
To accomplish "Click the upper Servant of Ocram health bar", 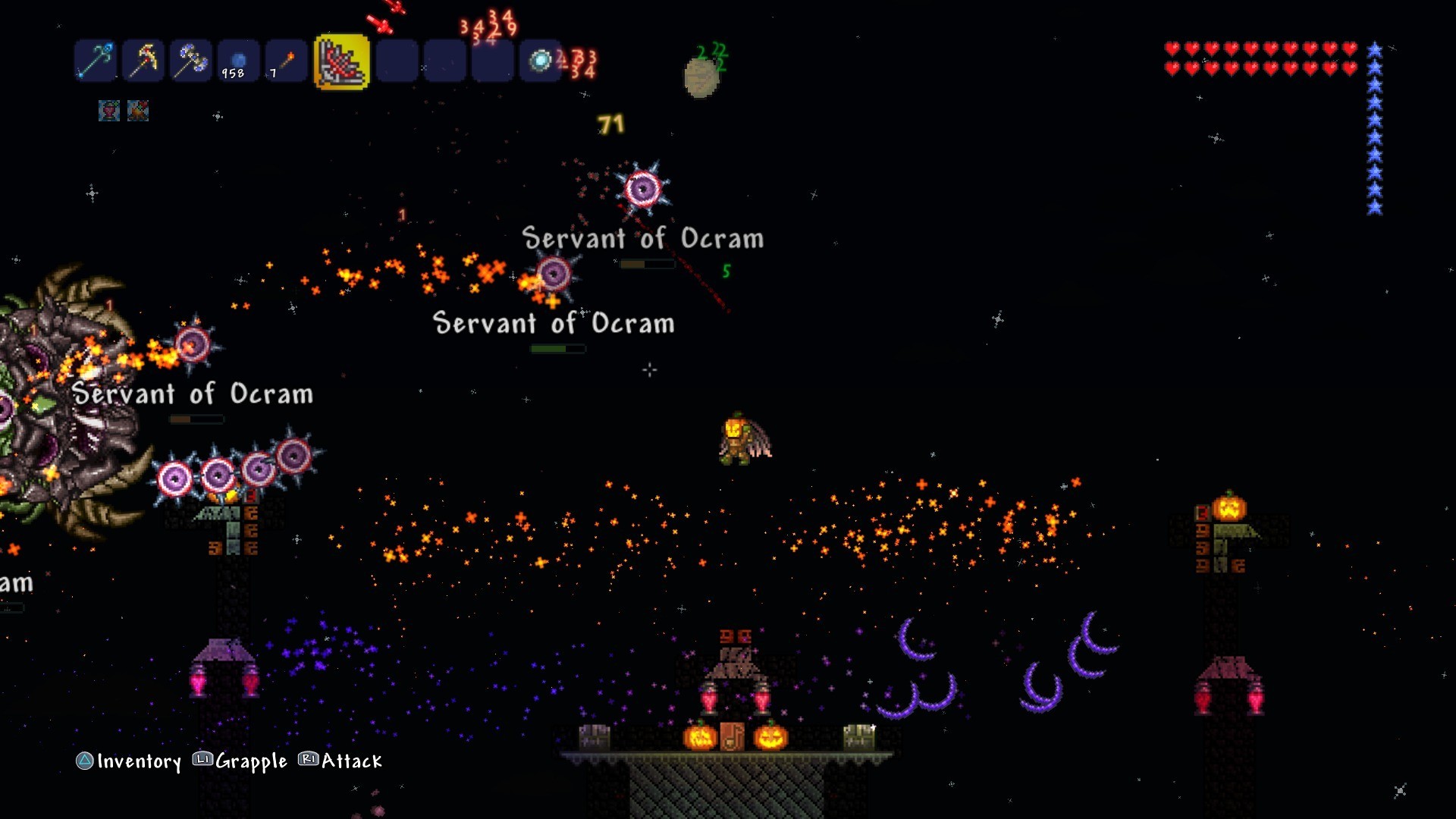I will pos(646,265).
